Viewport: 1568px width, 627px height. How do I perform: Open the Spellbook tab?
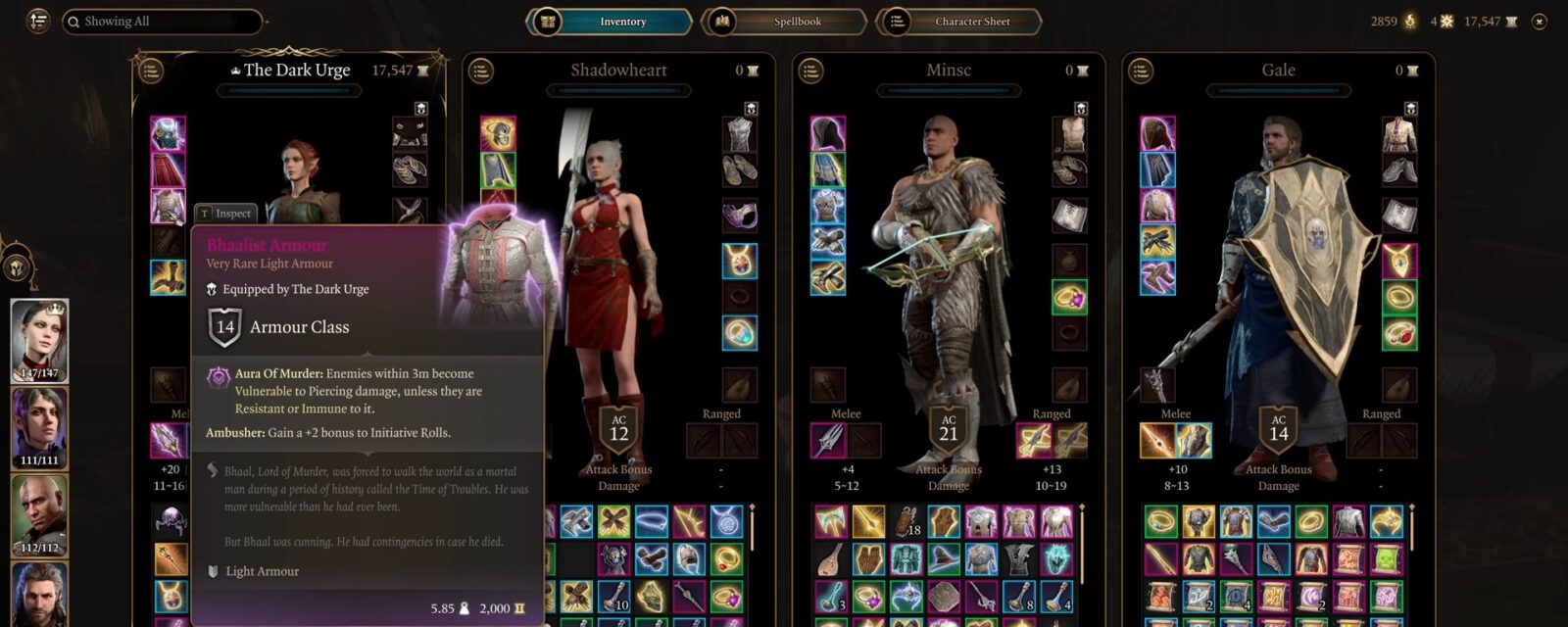point(784,22)
